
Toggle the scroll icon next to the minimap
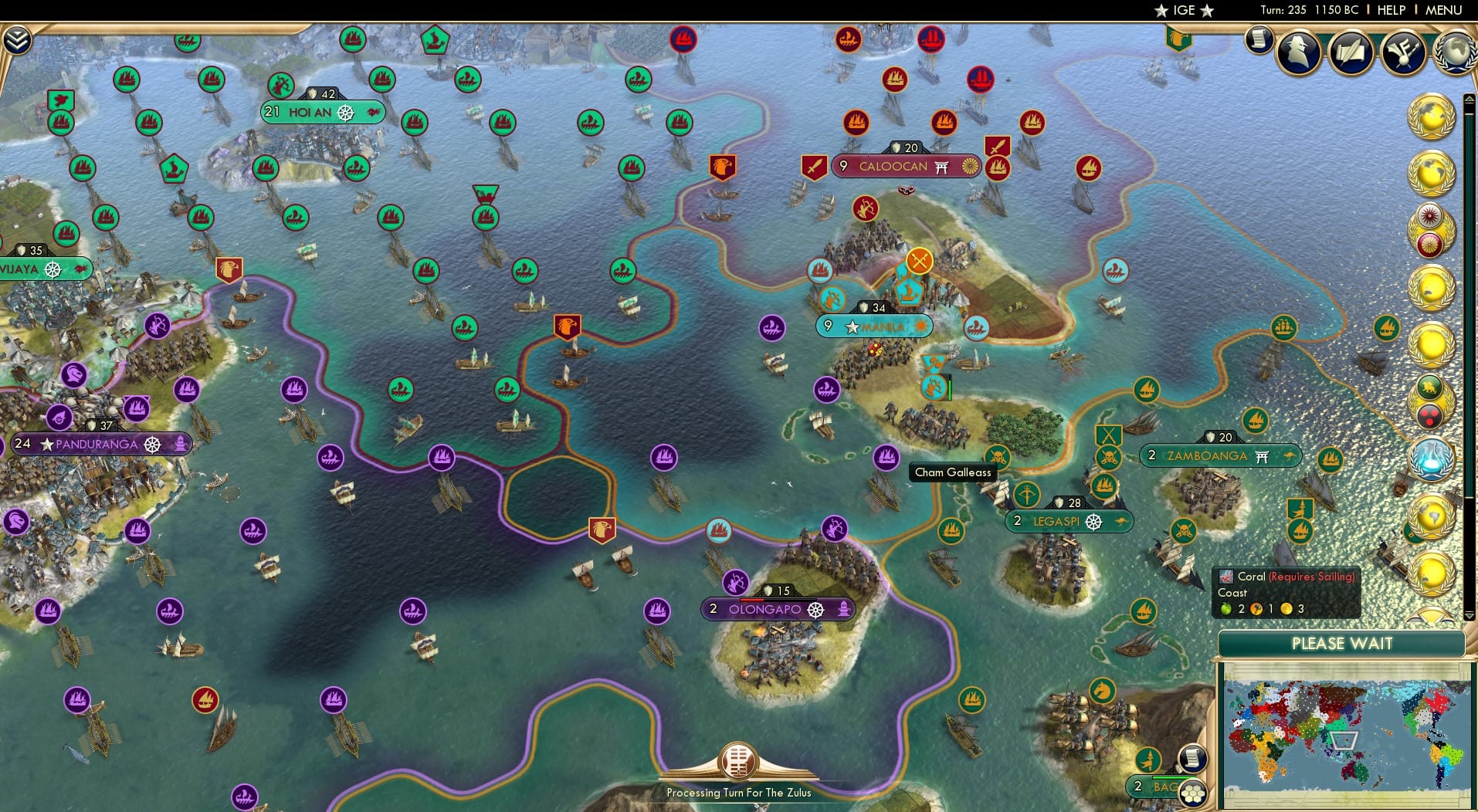(x=1192, y=757)
